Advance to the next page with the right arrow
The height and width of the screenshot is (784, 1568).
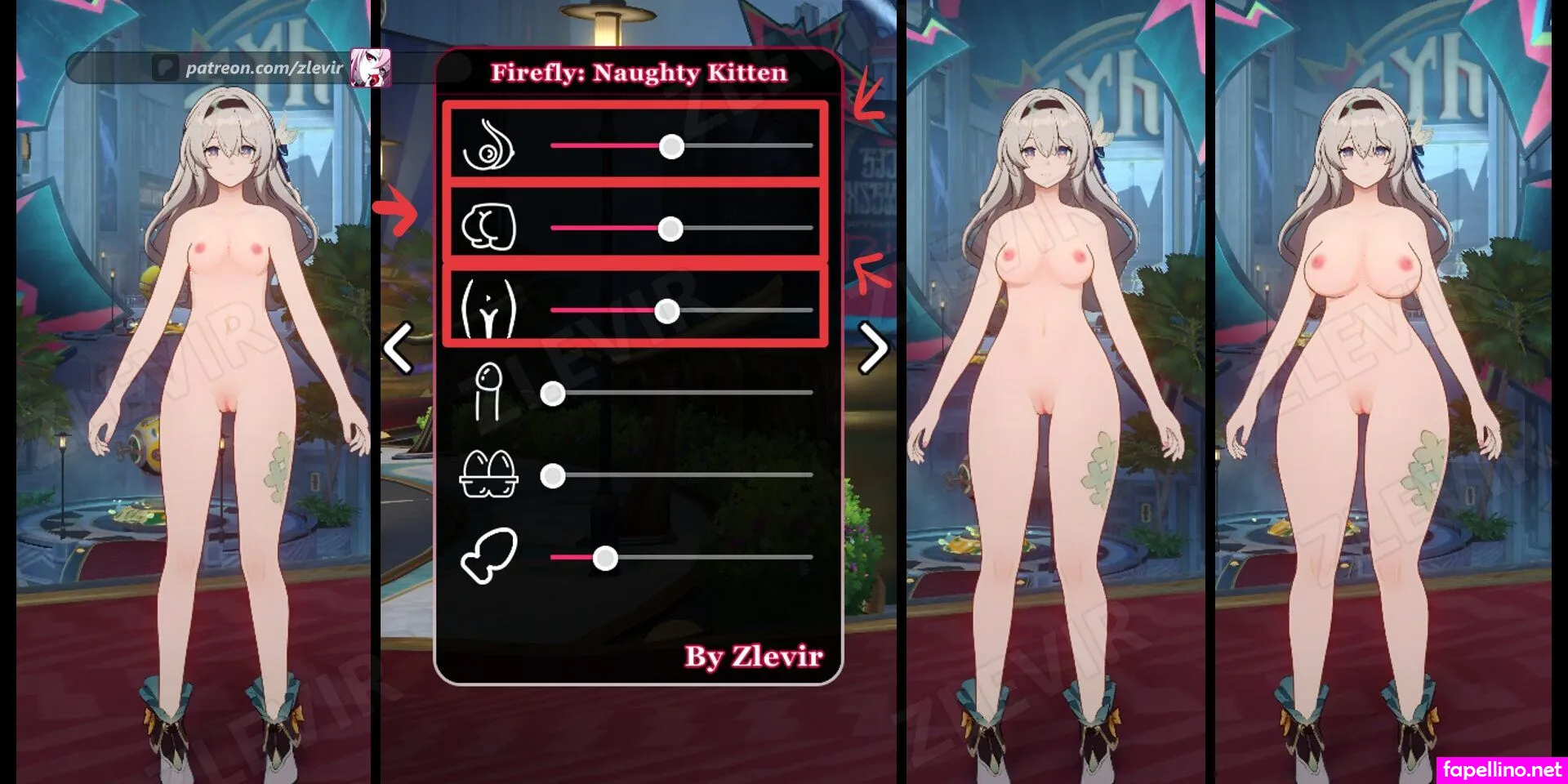873,349
